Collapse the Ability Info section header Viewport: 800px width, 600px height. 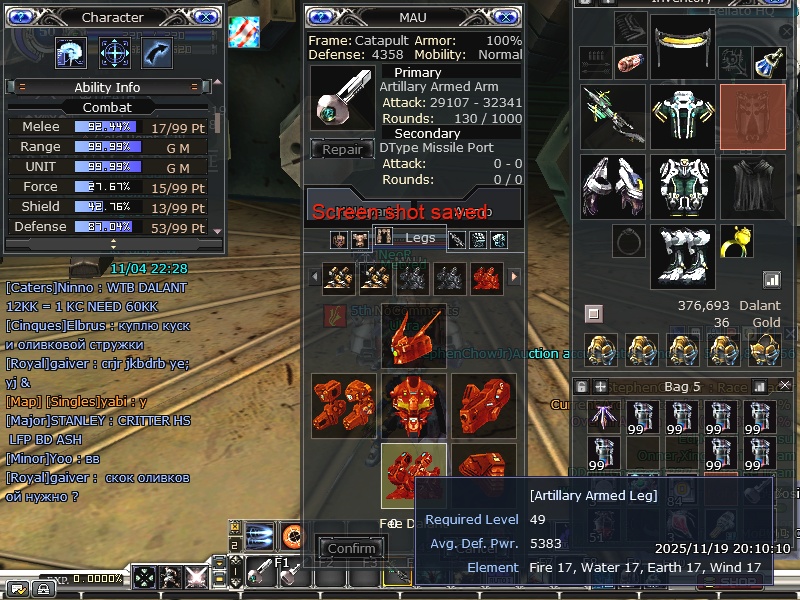107,87
